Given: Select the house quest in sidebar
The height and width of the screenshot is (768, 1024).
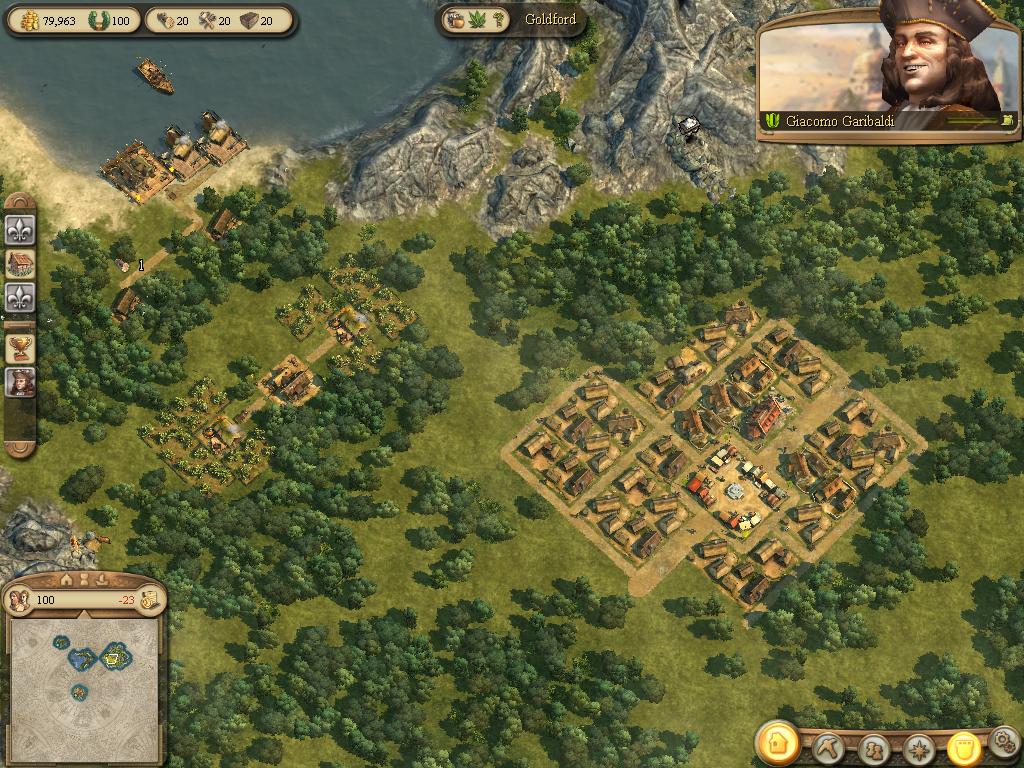Looking at the screenshot, I should click(x=20, y=264).
